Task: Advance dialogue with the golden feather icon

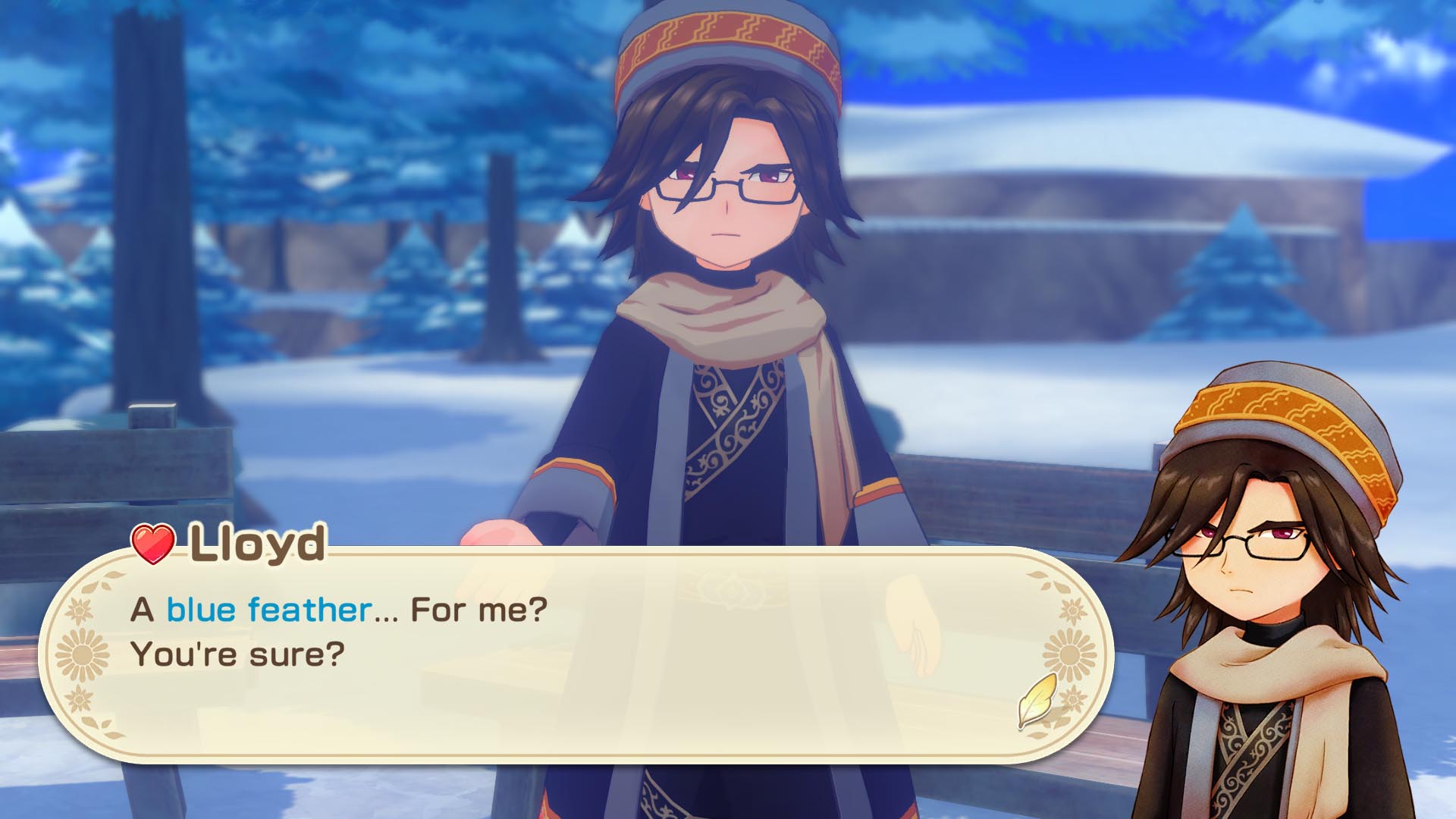Action: coord(1037,699)
